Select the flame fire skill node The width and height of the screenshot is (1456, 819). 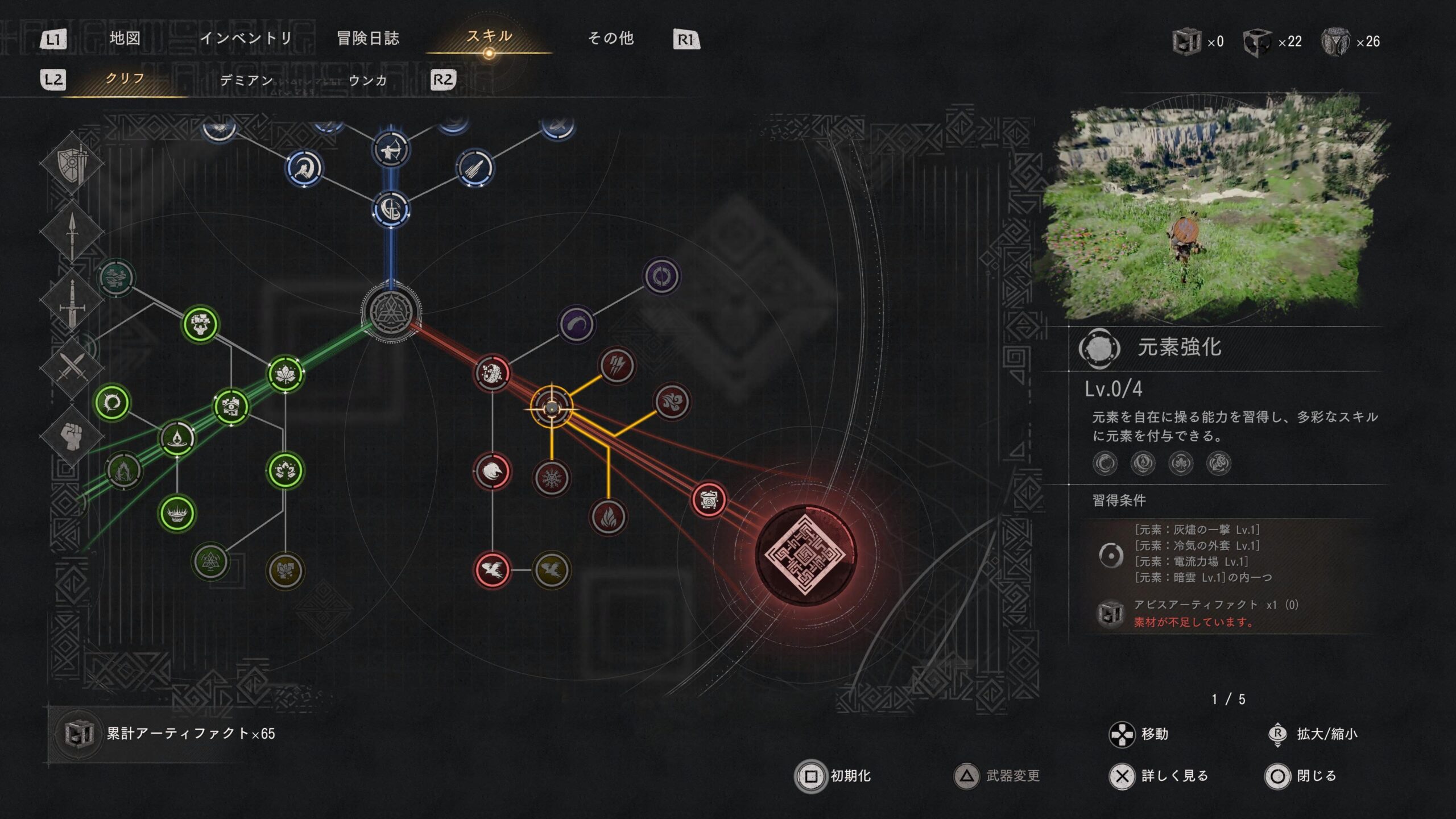608,517
